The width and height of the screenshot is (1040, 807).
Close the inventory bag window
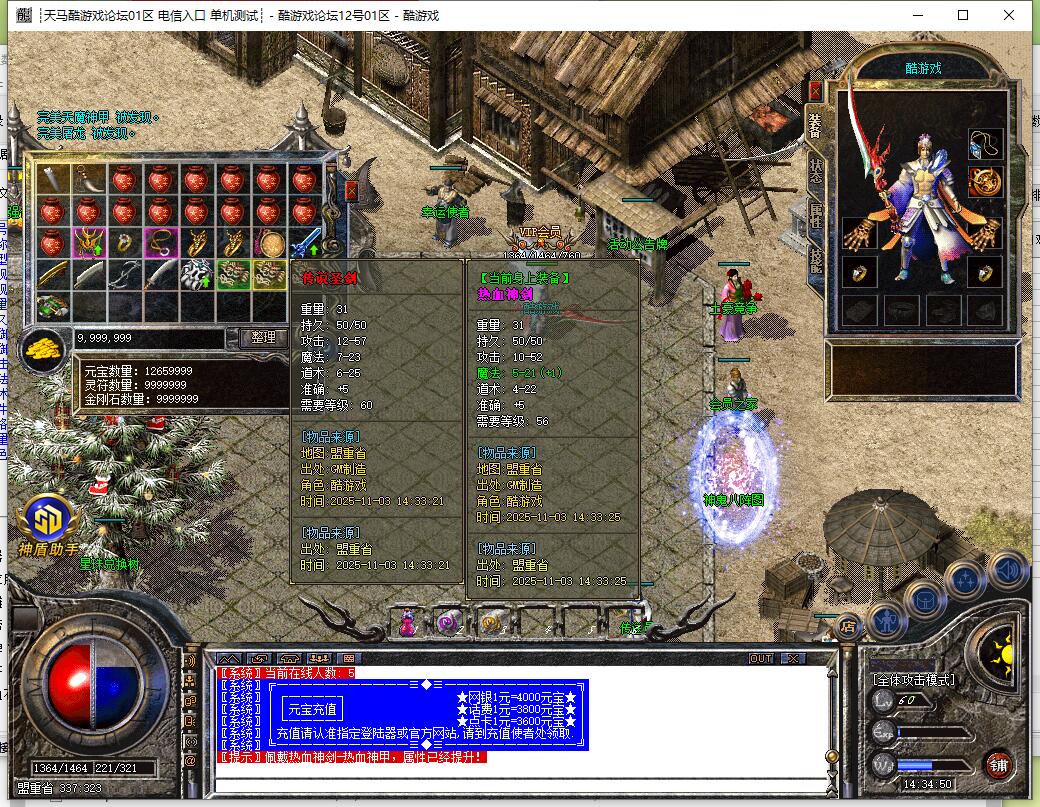click(x=351, y=190)
